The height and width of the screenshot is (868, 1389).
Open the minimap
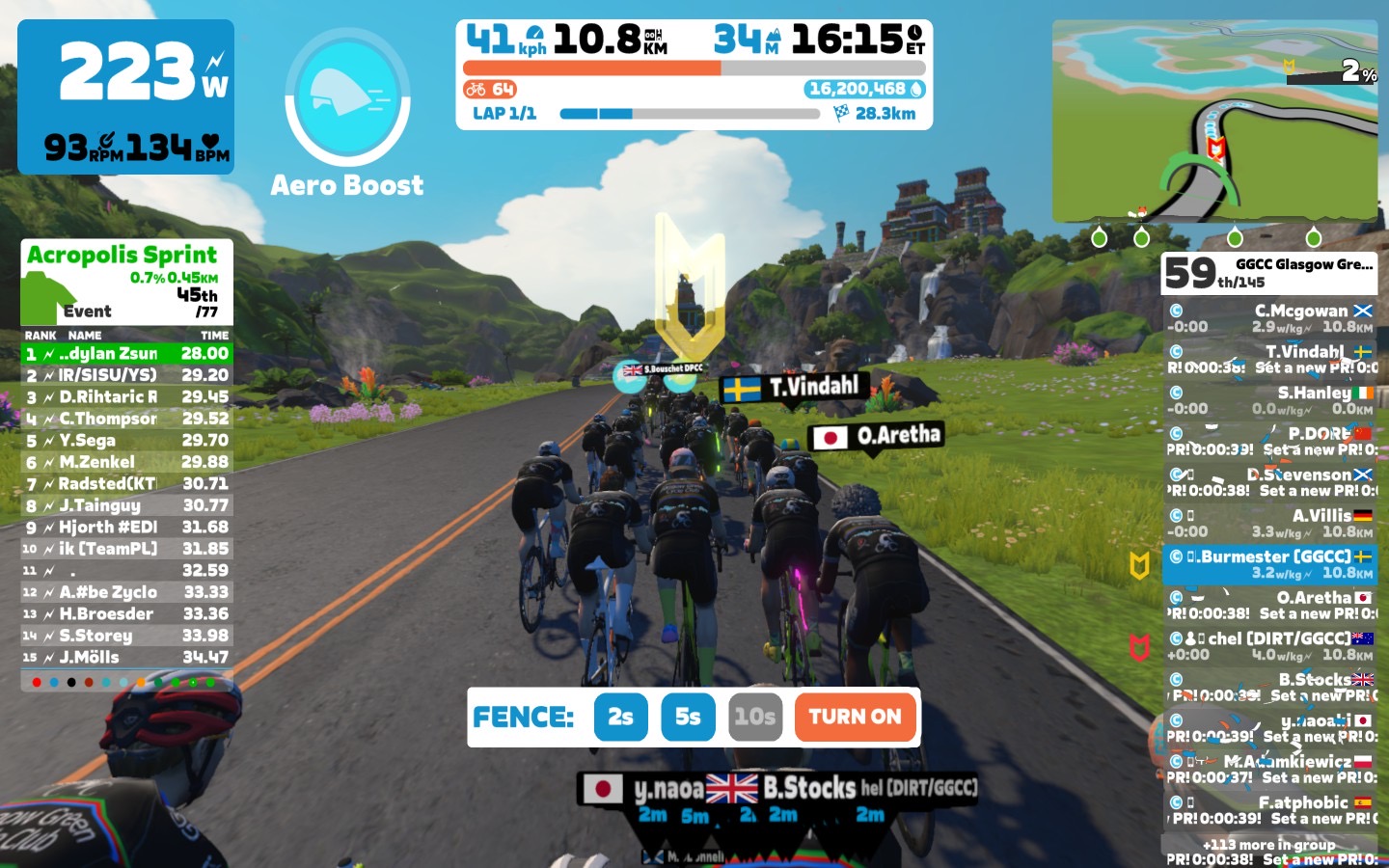[1214, 122]
